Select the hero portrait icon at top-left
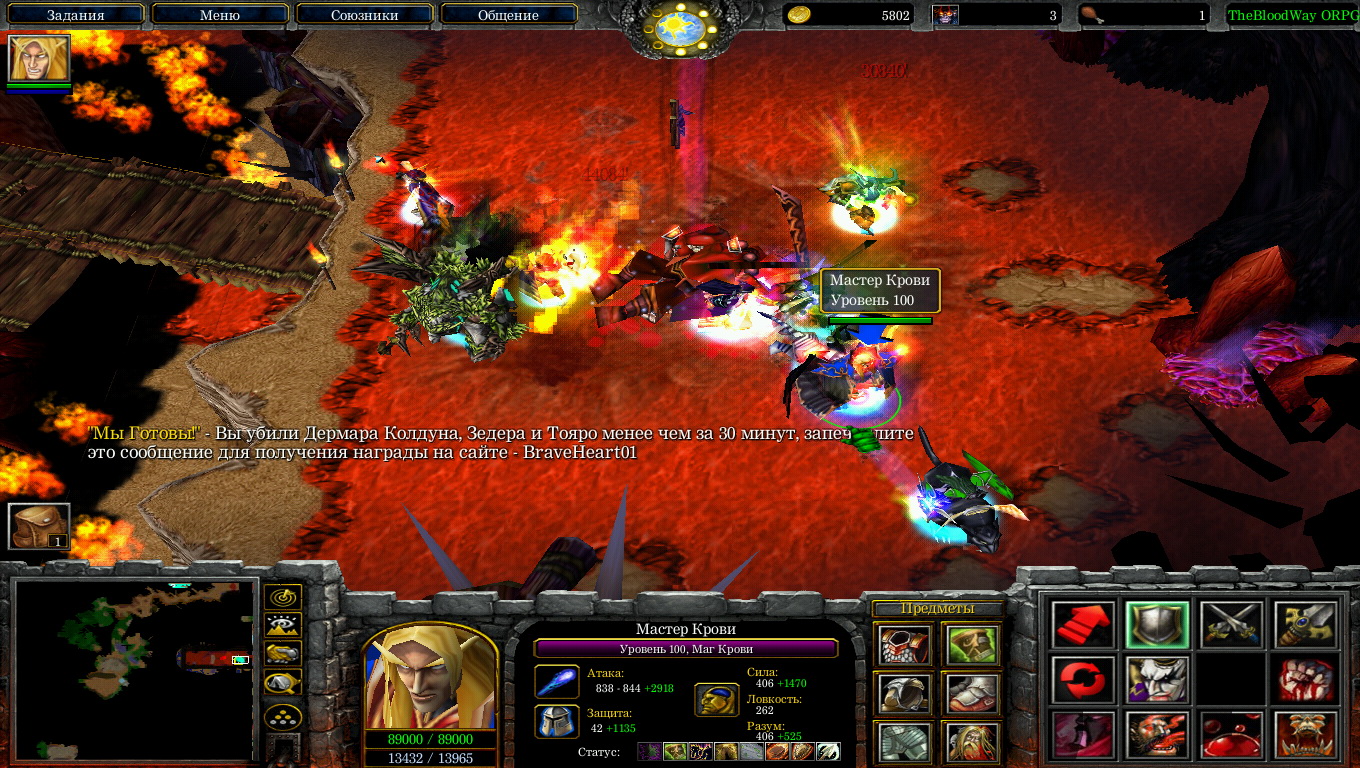 pos(39,58)
